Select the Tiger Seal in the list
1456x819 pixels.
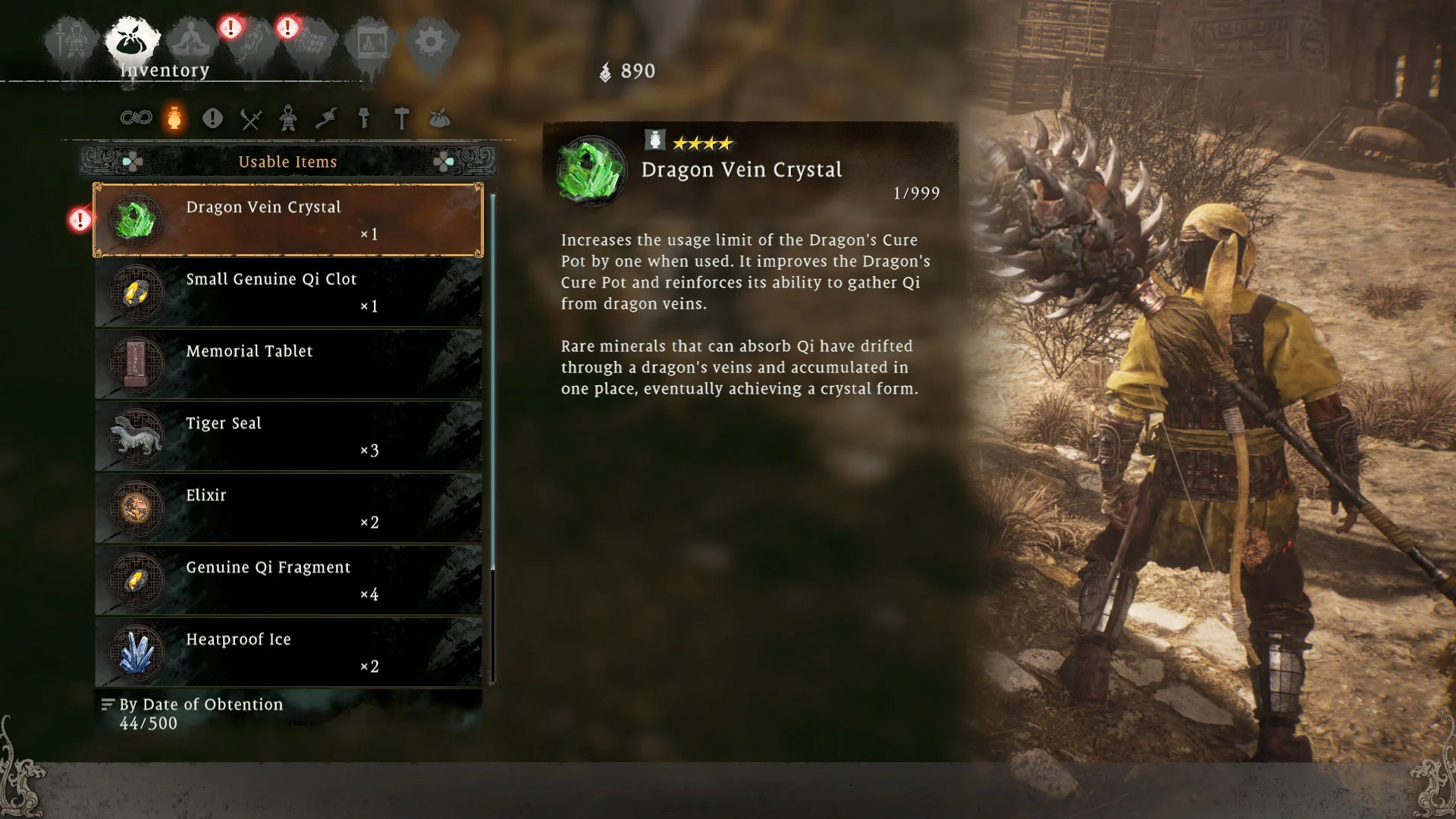288,436
